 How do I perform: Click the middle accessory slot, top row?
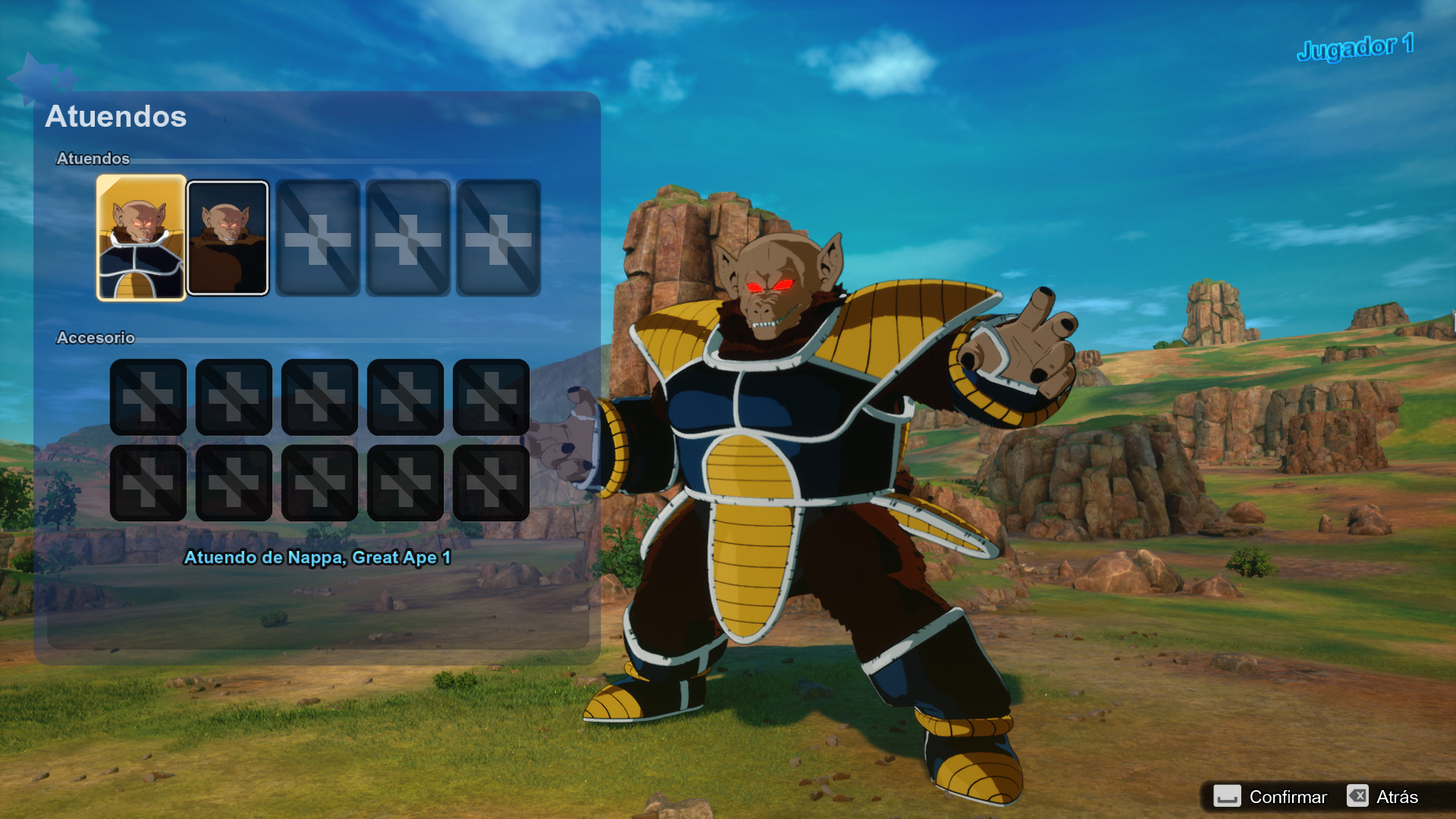pos(320,396)
